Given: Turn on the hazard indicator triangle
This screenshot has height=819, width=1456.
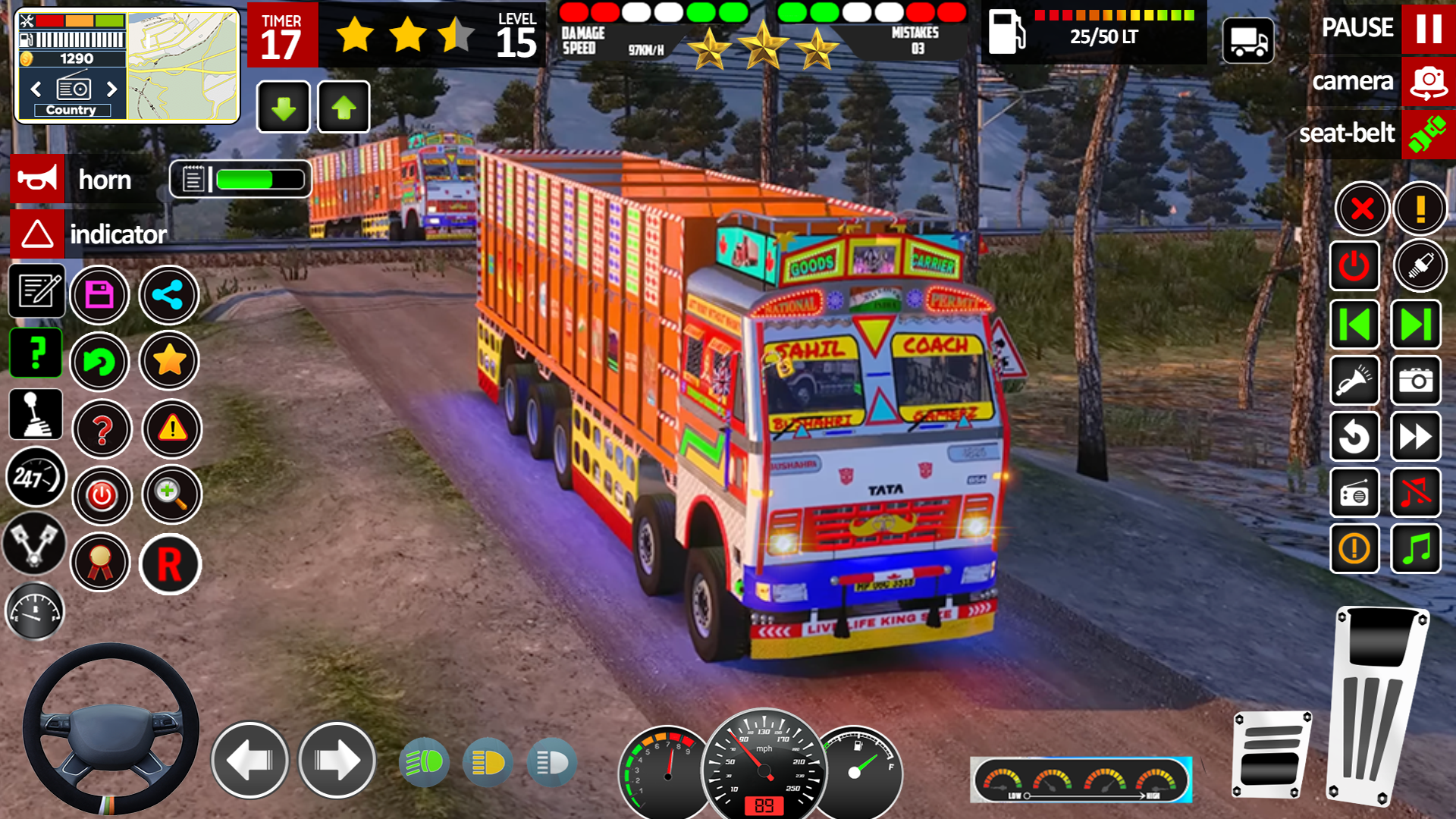Looking at the screenshot, I should (36, 234).
